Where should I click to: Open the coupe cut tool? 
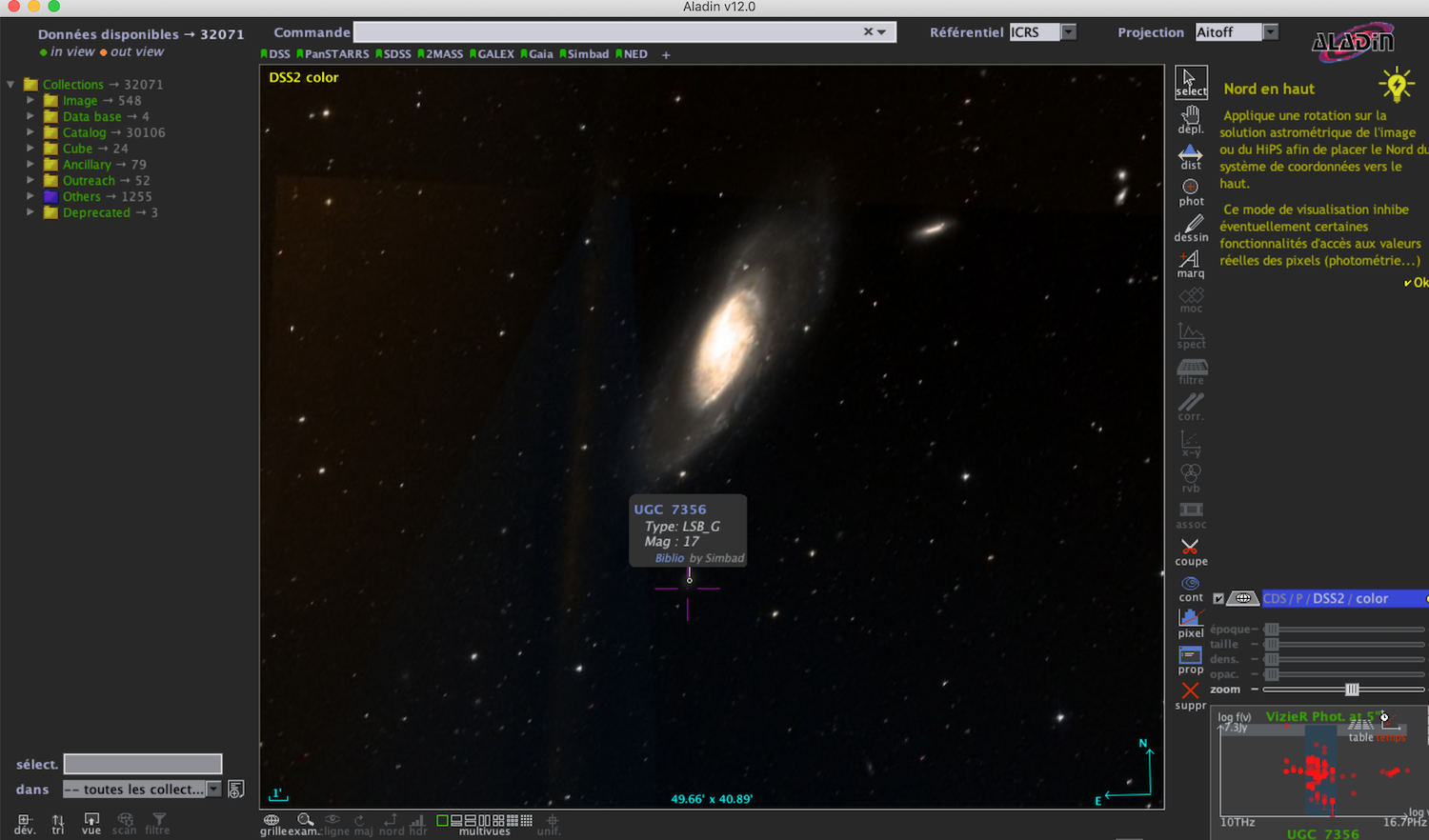pyautogui.click(x=1191, y=551)
